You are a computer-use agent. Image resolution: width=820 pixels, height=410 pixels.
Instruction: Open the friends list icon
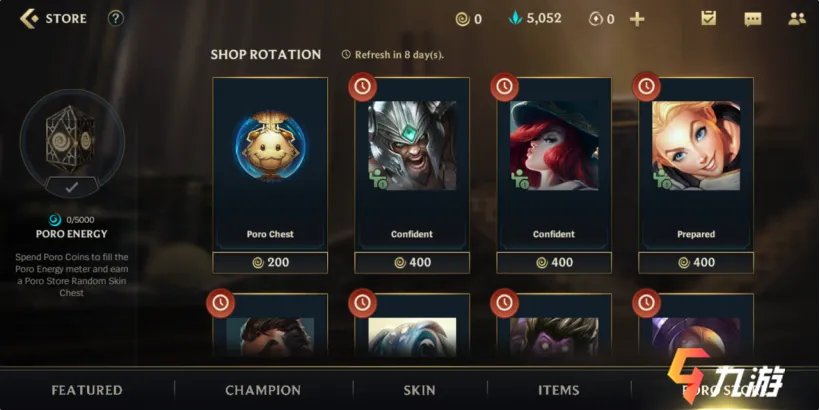pyautogui.click(x=797, y=19)
